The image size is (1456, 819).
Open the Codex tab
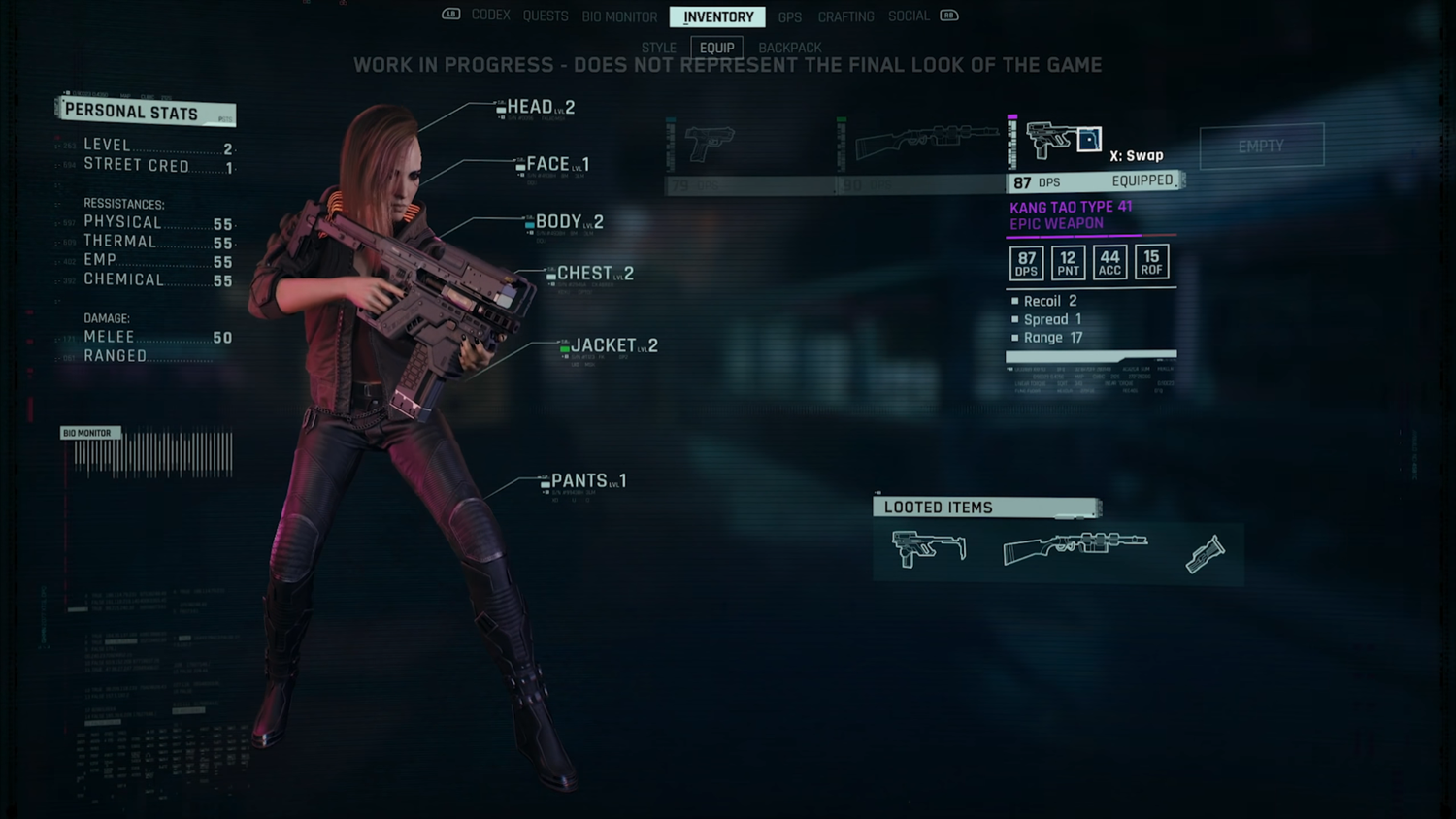click(x=490, y=16)
